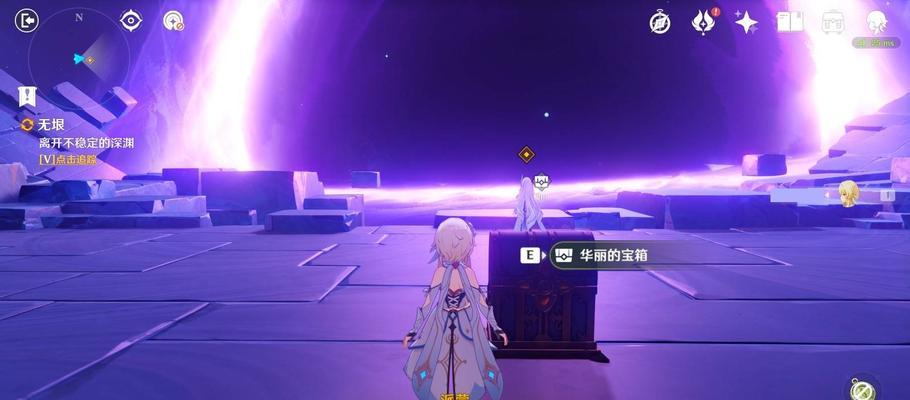The height and width of the screenshot is (400, 910).
Task: Open the quest banner exclamation icon
Action: (27, 97)
